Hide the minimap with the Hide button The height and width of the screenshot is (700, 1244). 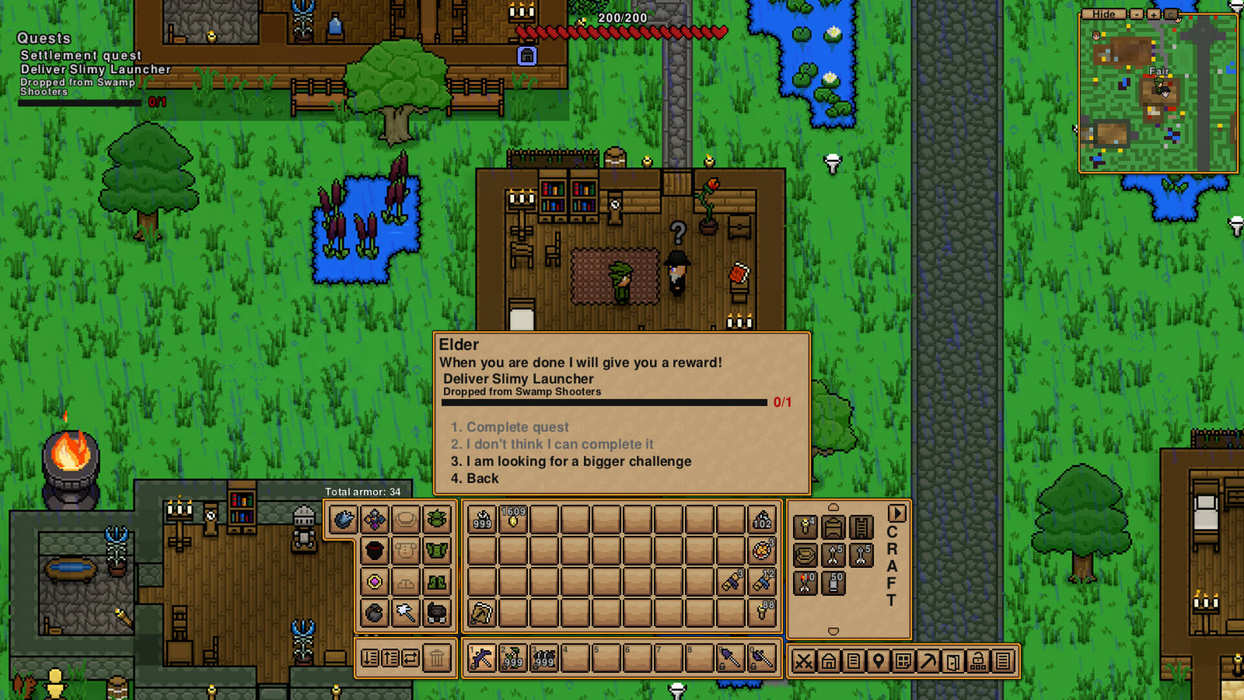pyautogui.click(x=1104, y=14)
